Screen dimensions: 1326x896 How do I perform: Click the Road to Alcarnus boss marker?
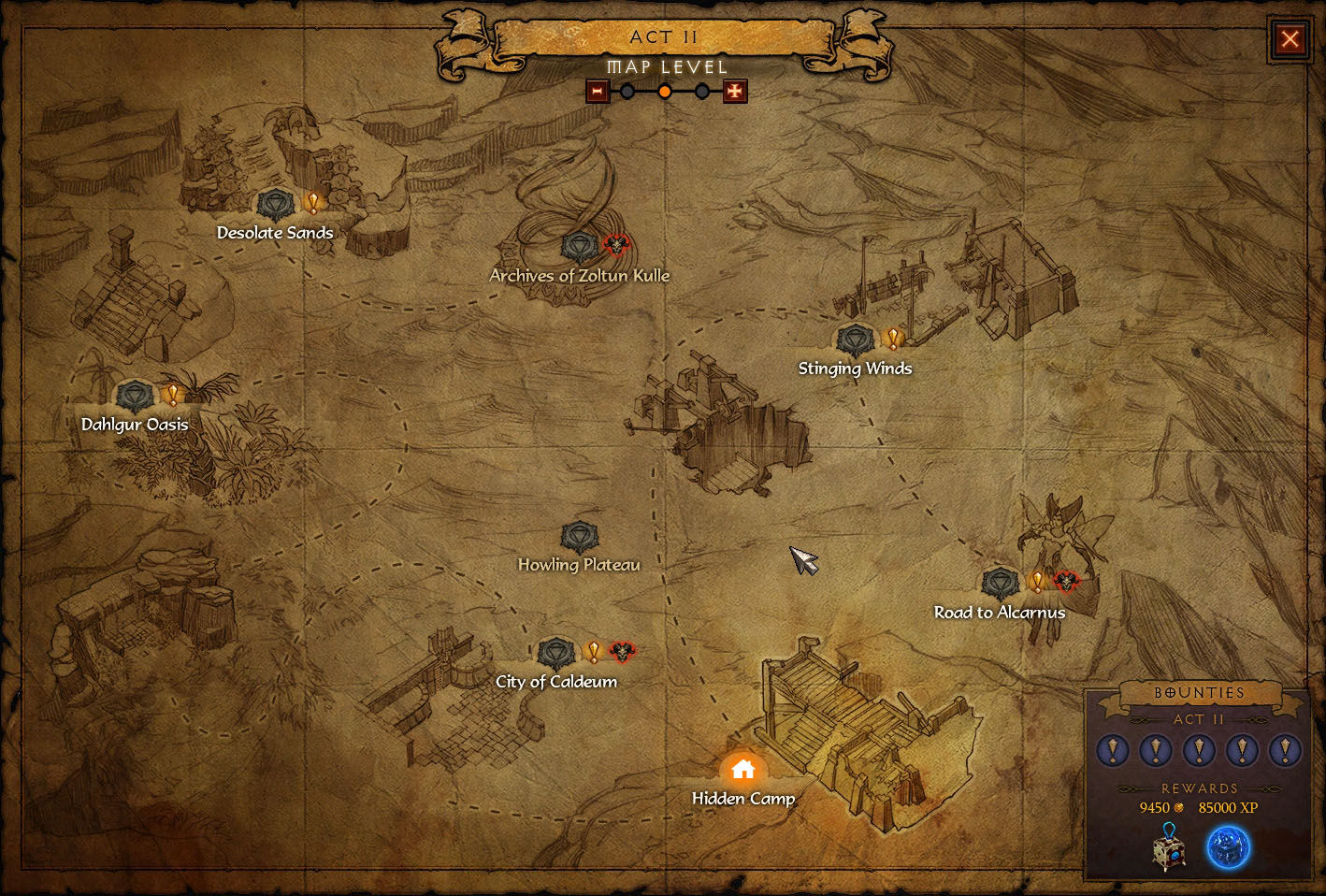click(x=1066, y=582)
